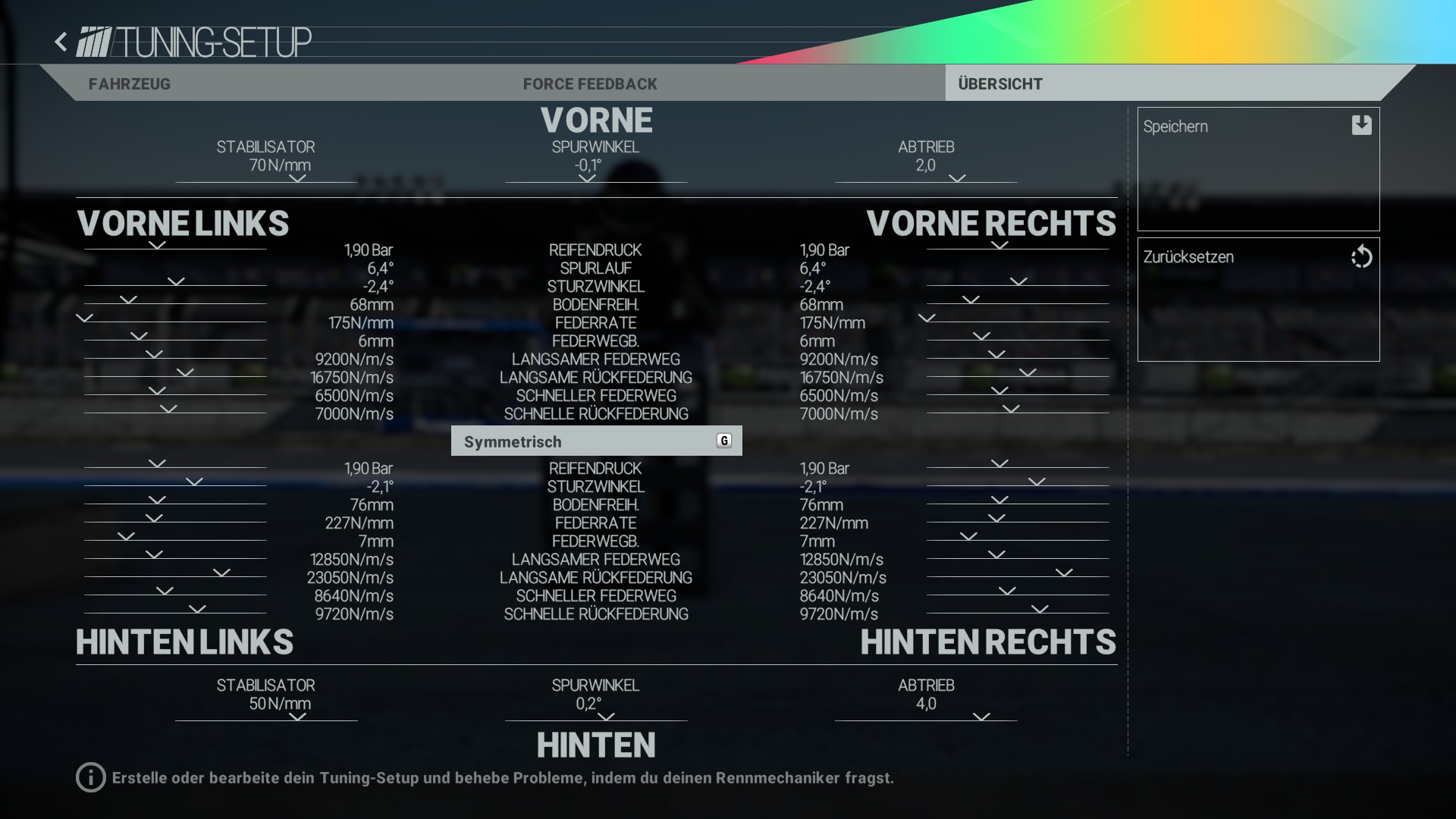
Task: Open the Force Feedback tab
Action: (590, 84)
